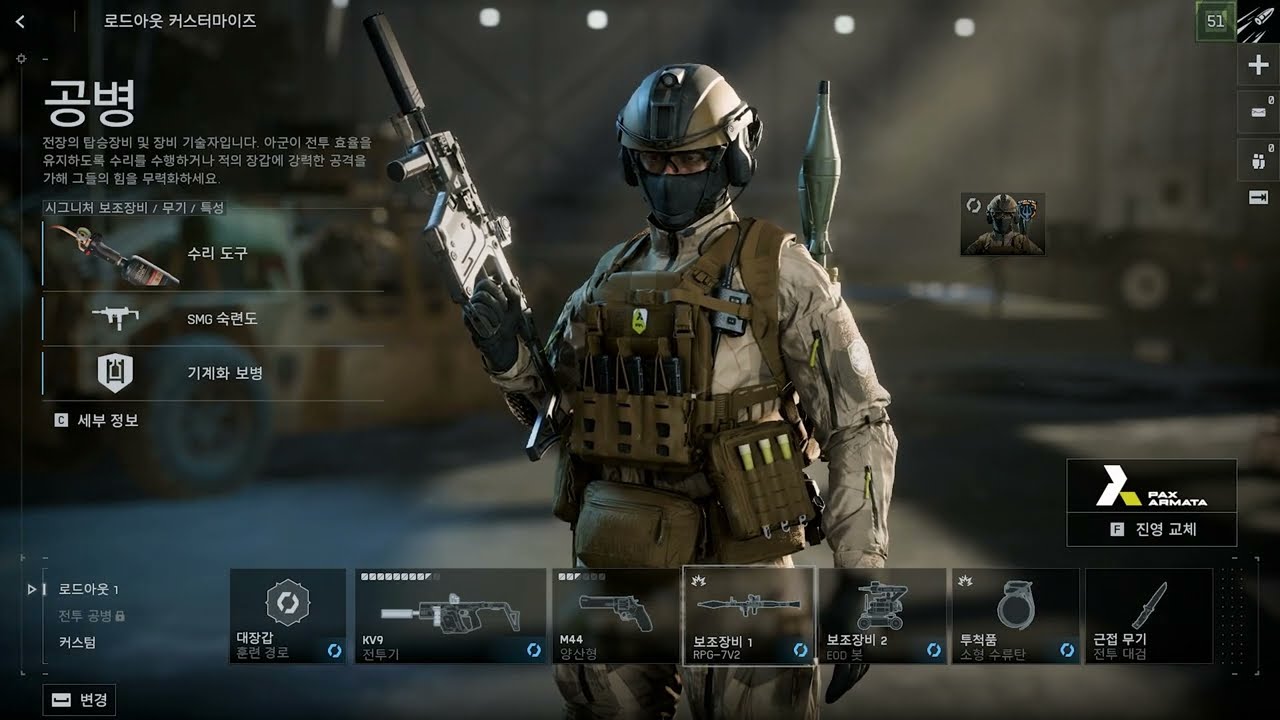1280x720 pixels.
Task: Select the 기계화 보병 trait row
Action: [212, 373]
